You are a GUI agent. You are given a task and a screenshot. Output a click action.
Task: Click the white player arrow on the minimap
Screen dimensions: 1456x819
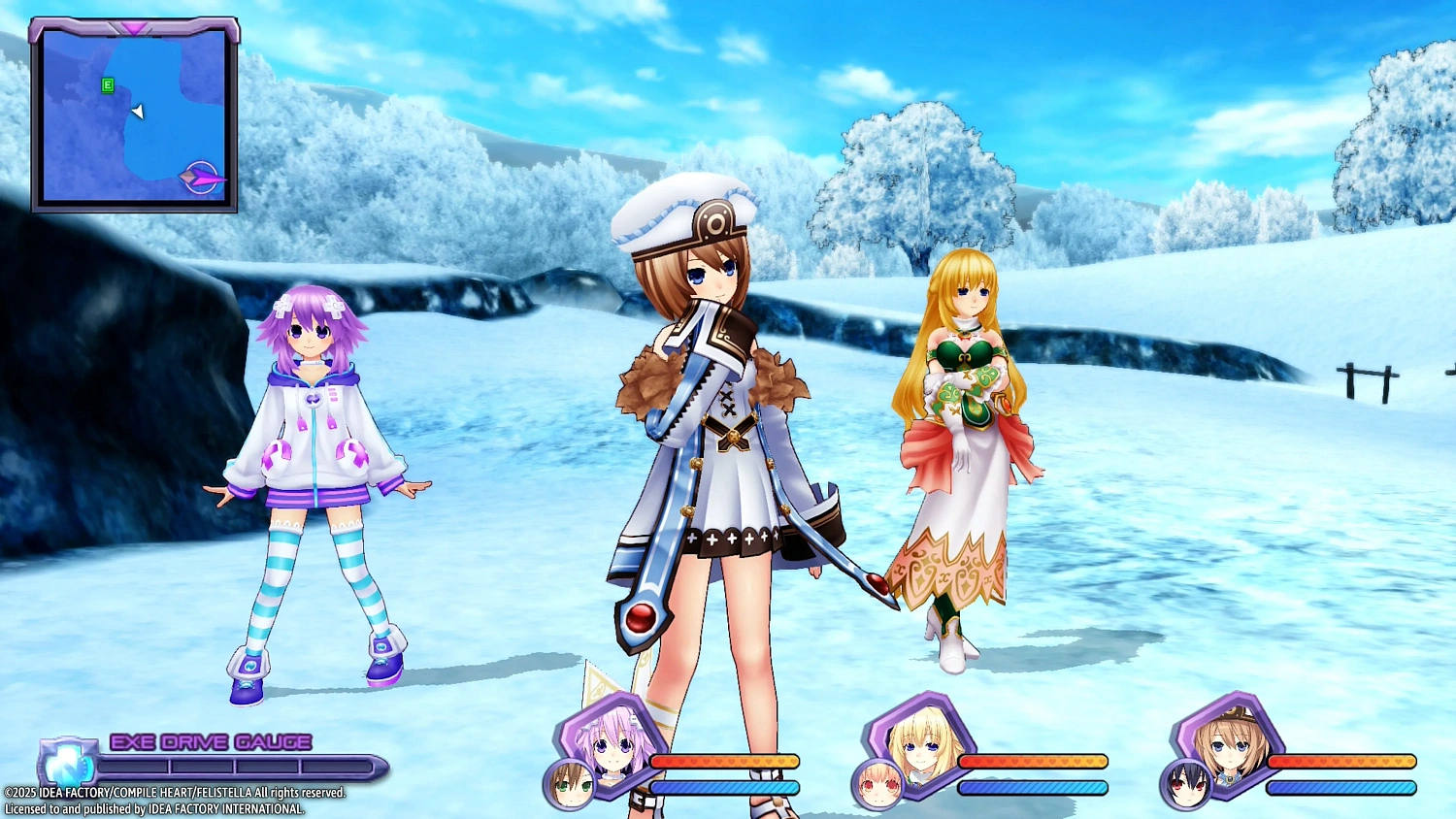coord(137,112)
